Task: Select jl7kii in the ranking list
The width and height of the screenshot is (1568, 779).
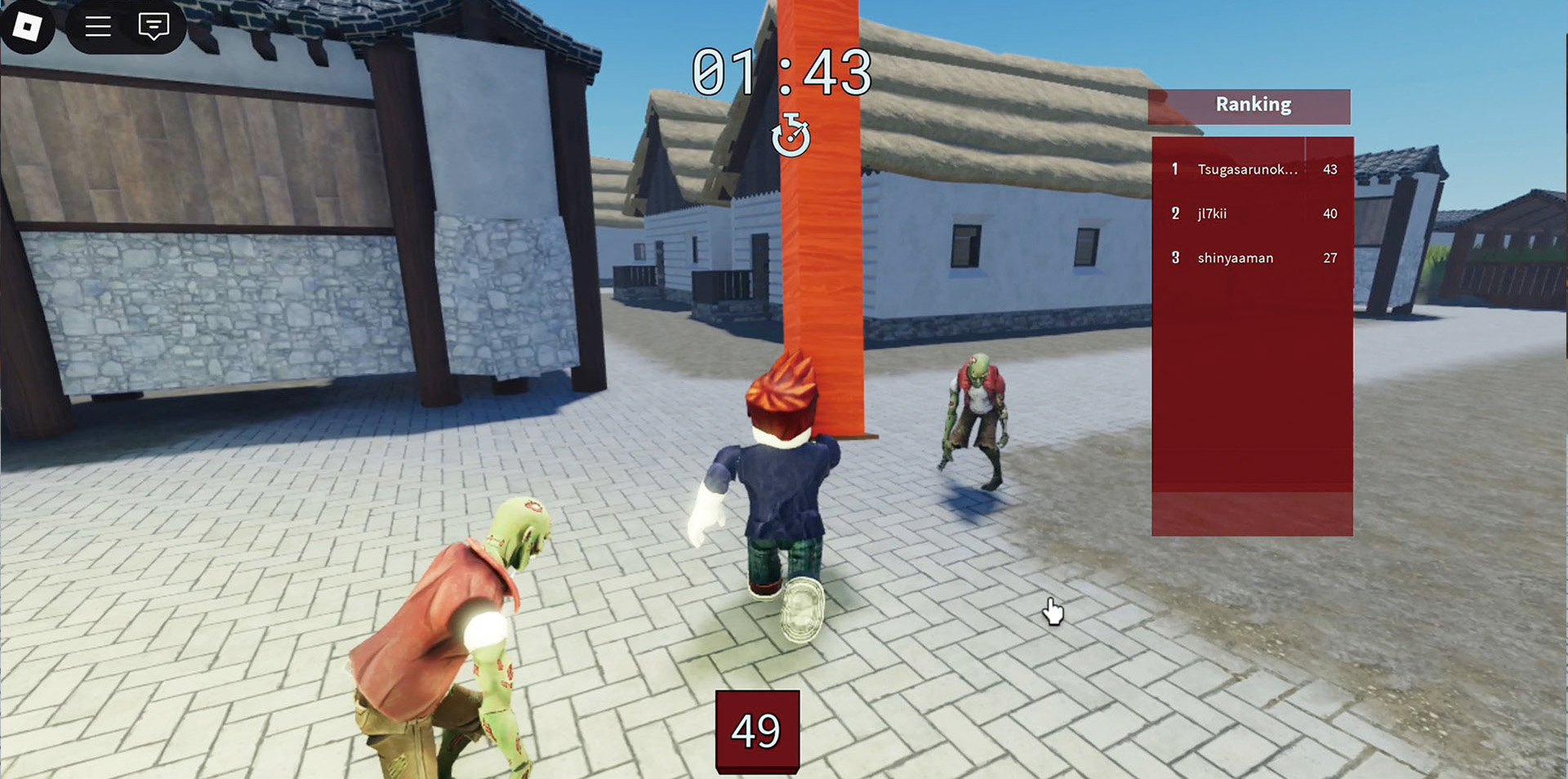Action: pos(1212,214)
